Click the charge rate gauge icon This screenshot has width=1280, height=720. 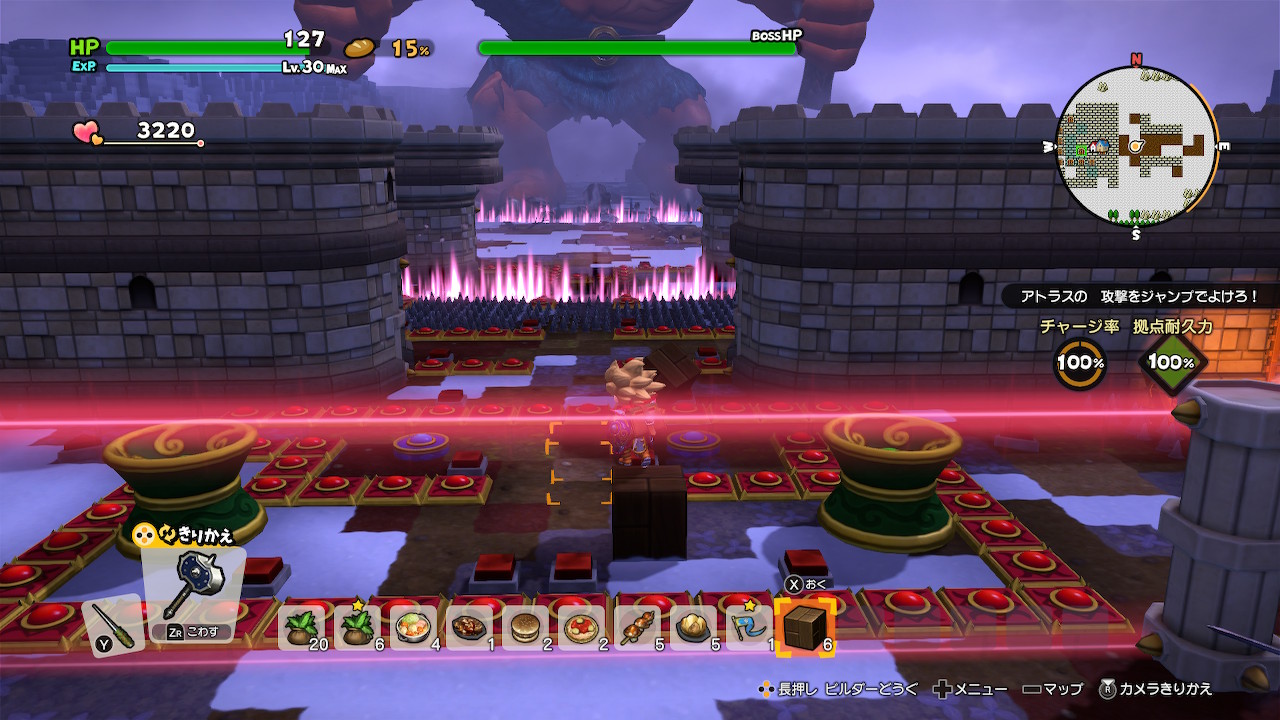click(x=1080, y=362)
